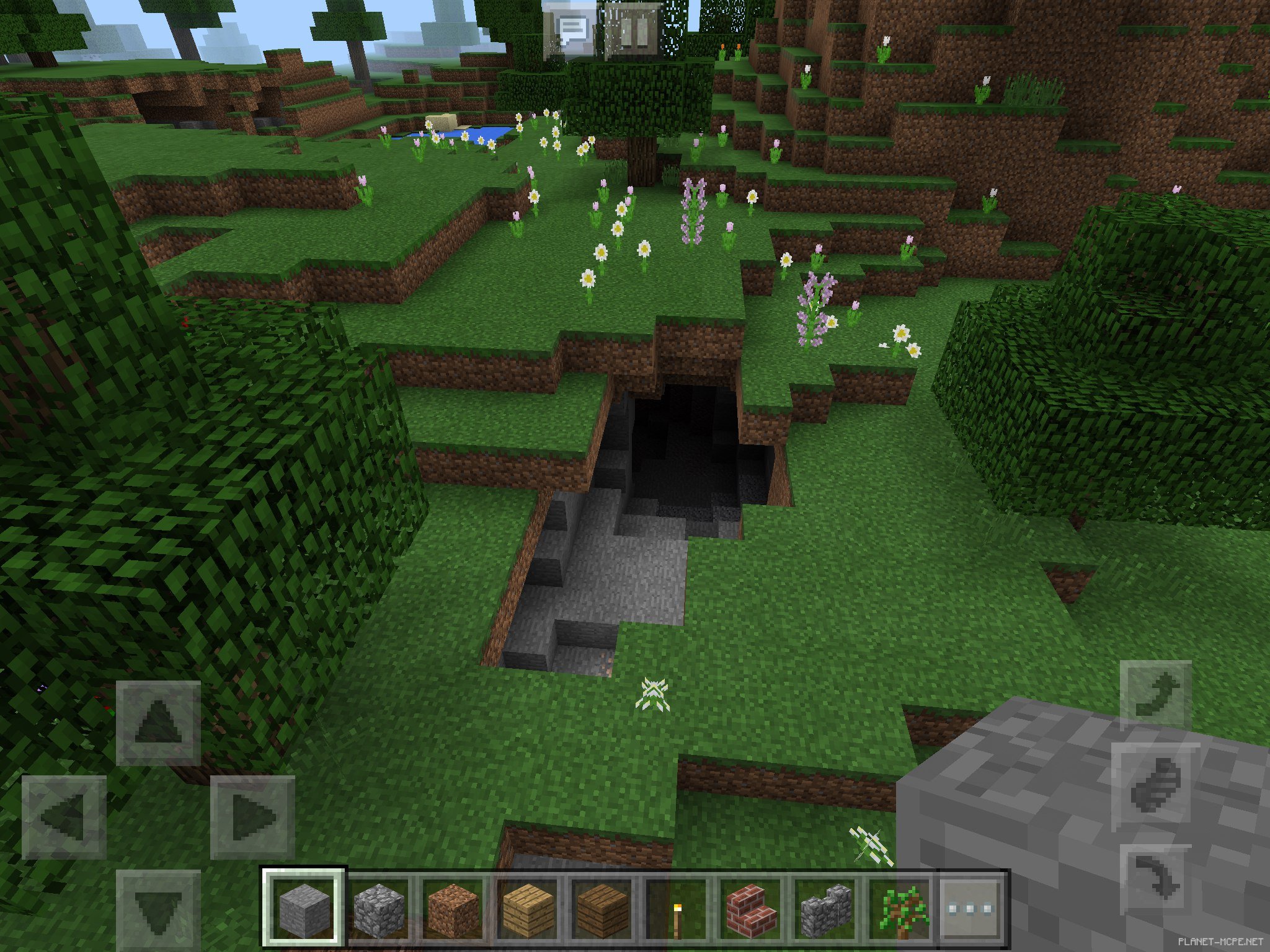Tap the D-pad up arrow
Image resolution: width=1270 pixels, height=952 pixels.
coord(159,723)
